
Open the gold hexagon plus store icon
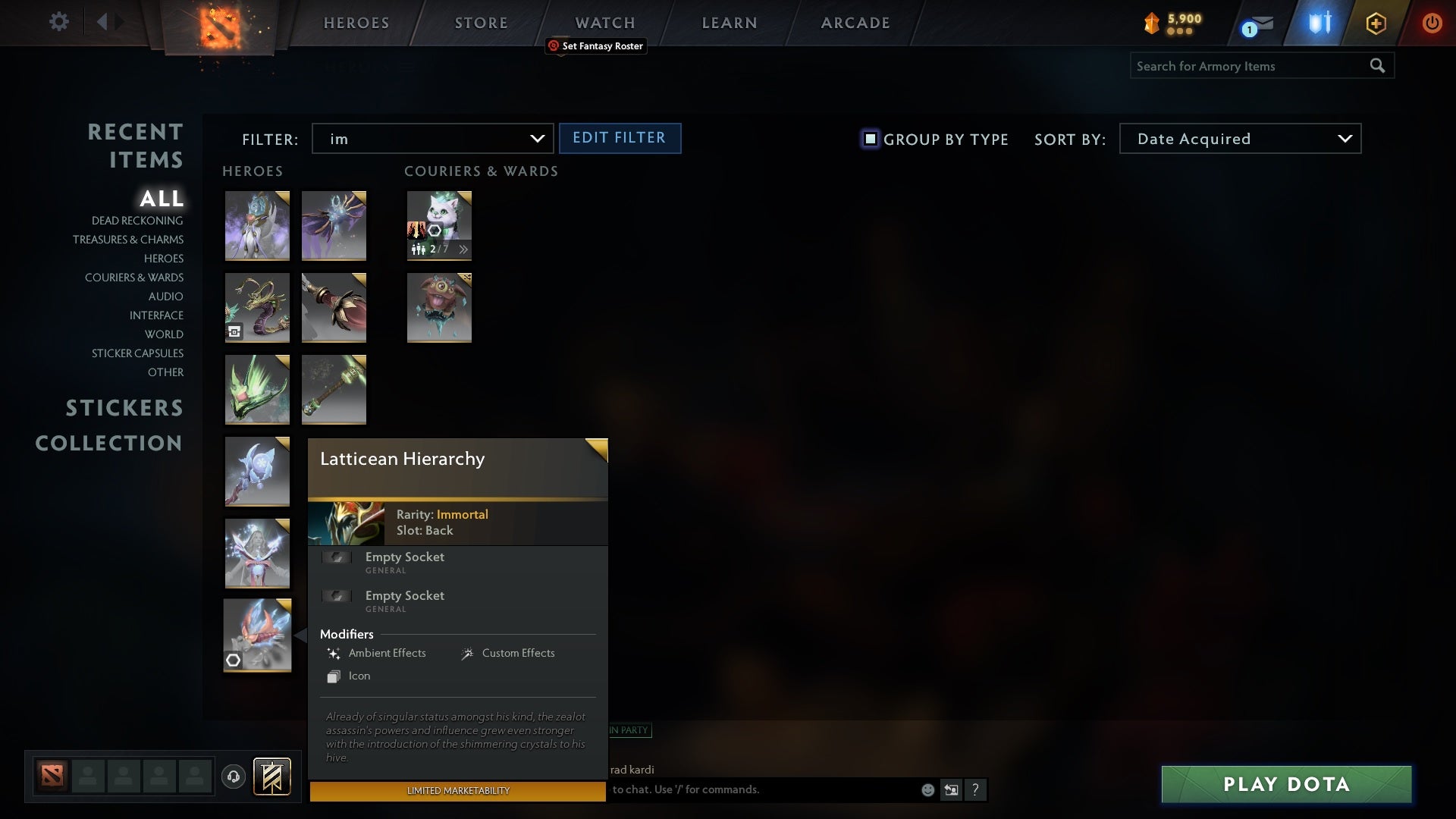click(1376, 23)
